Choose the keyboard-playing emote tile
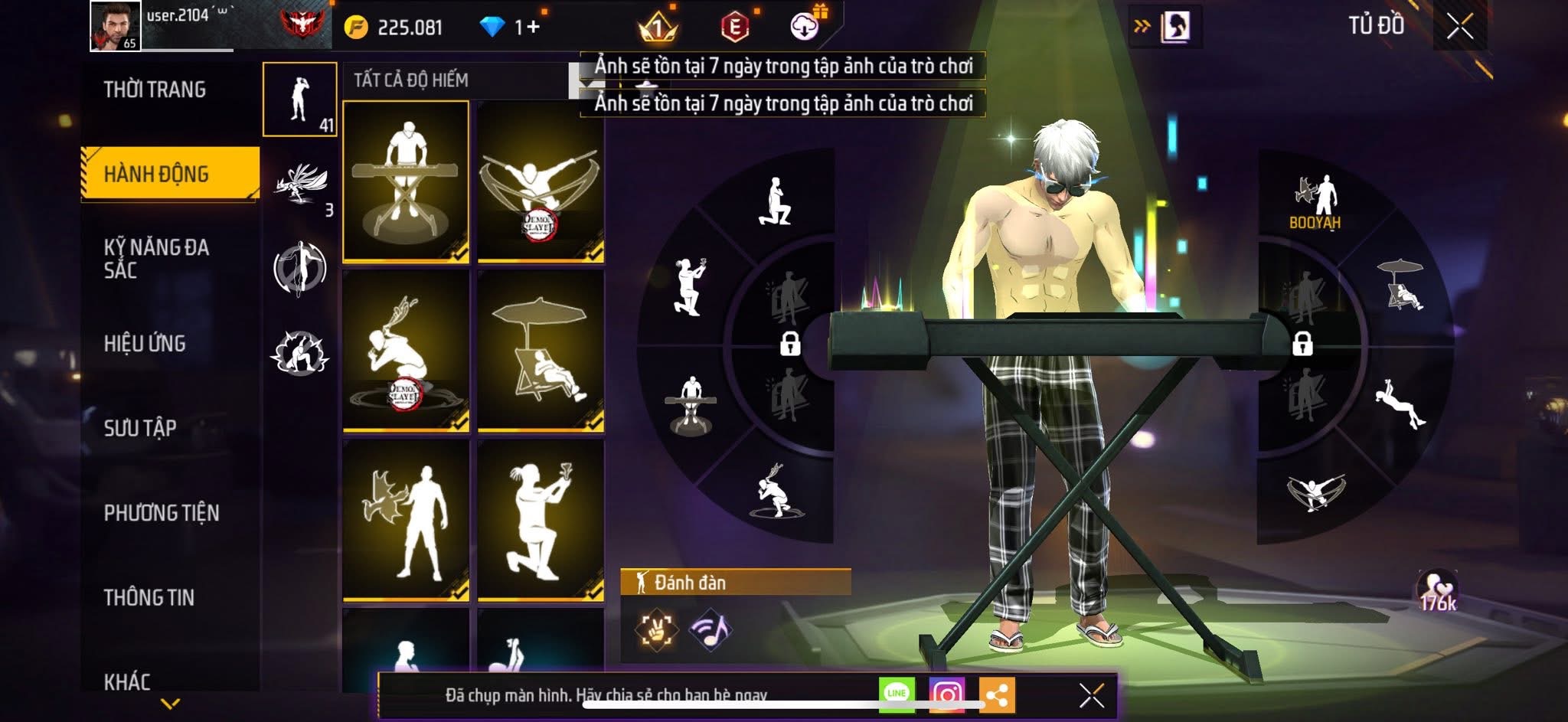This screenshot has width=1568, height=722. [406, 181]
